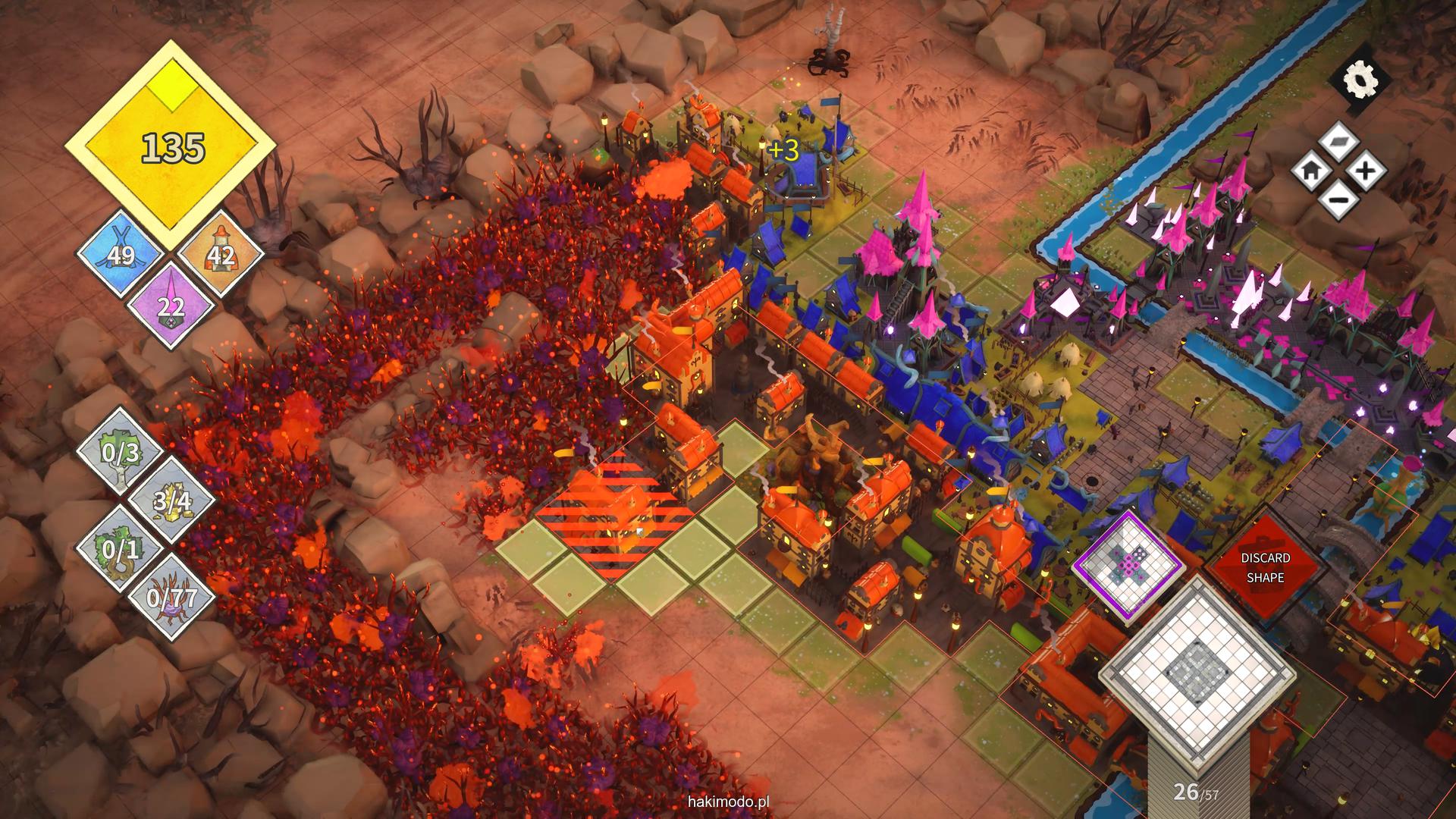Open the settings gear menu
Viewport: 1456px width, 819px height.
click(1358, 80)
